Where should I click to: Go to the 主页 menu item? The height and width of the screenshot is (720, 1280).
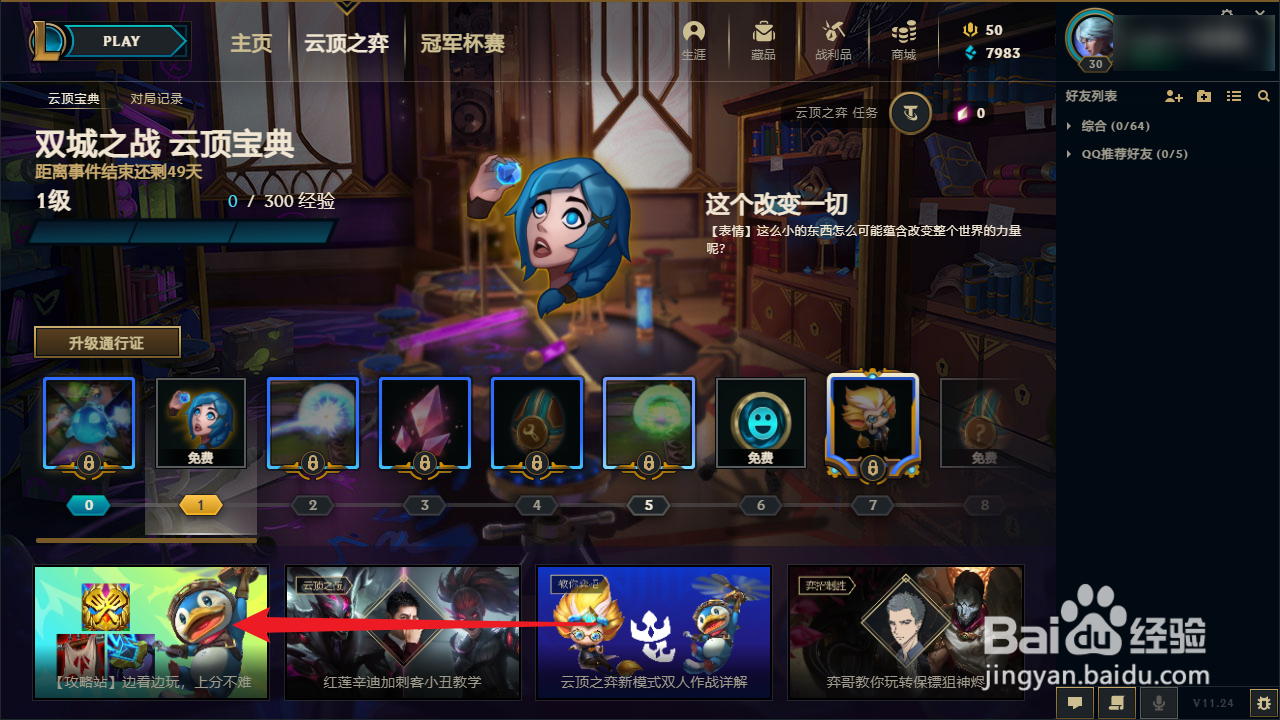click(251, 44)
